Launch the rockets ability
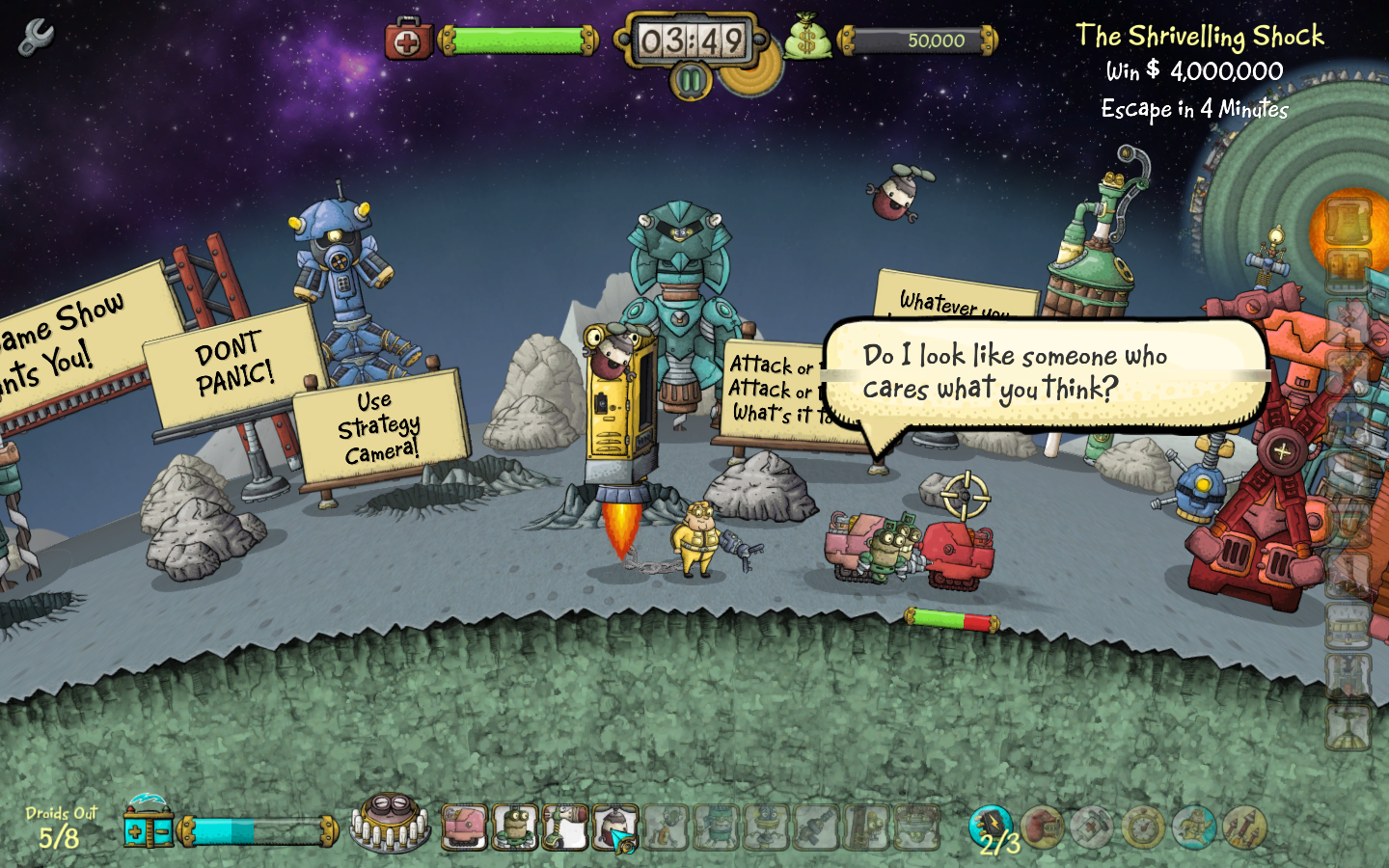Viewport: 1389px width, 868px height. (1244, 827)
